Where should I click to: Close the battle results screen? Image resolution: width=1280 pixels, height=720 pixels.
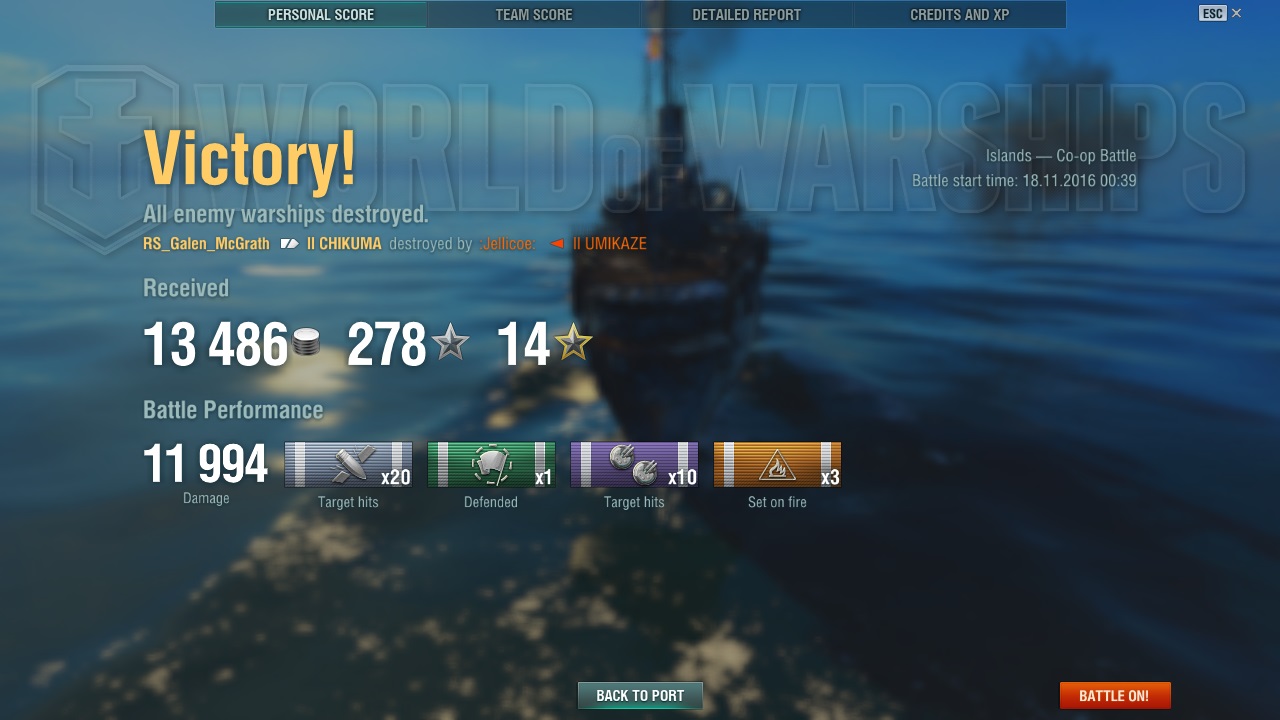click(x=1236, y=13)
